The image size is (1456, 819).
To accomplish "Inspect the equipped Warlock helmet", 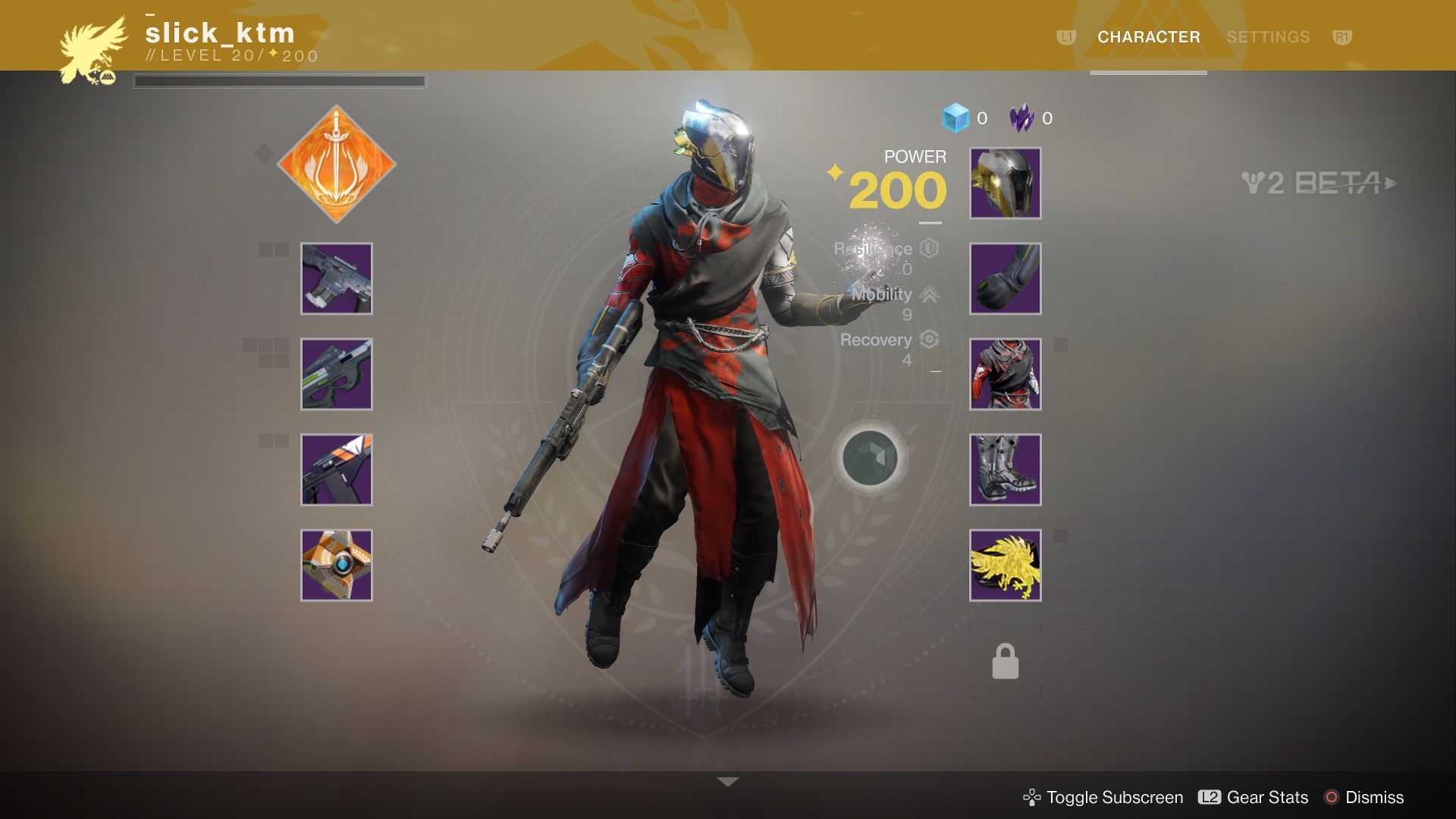I will [x=1005, y=184].
